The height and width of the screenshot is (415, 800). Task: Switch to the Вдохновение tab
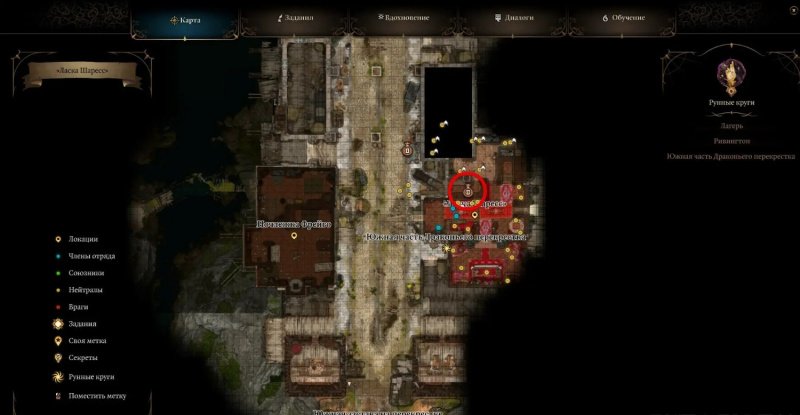click(x=401, y=18)
